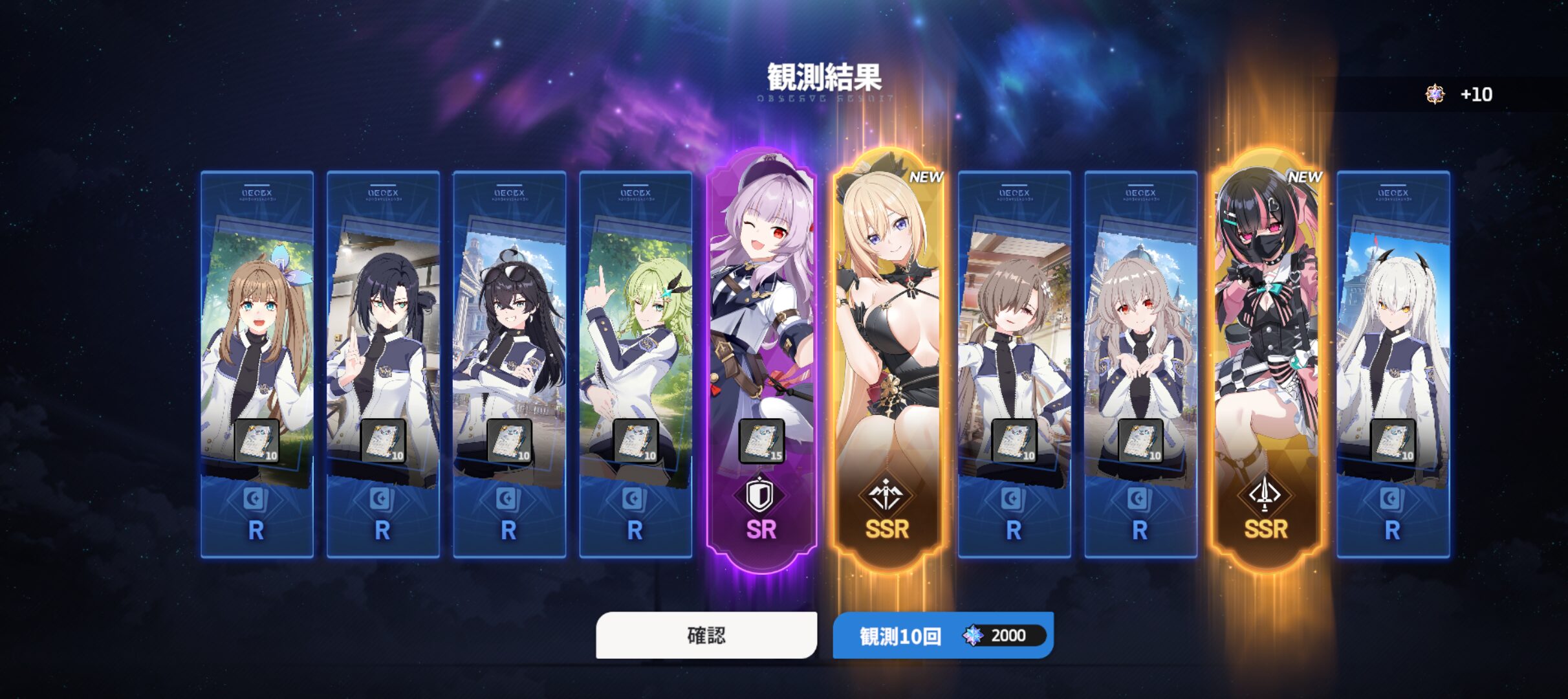Perform another 観測10回 pull for 2000
Image resolution: width=1568 pixels, height=699 pixels.
tap(942, 635)
